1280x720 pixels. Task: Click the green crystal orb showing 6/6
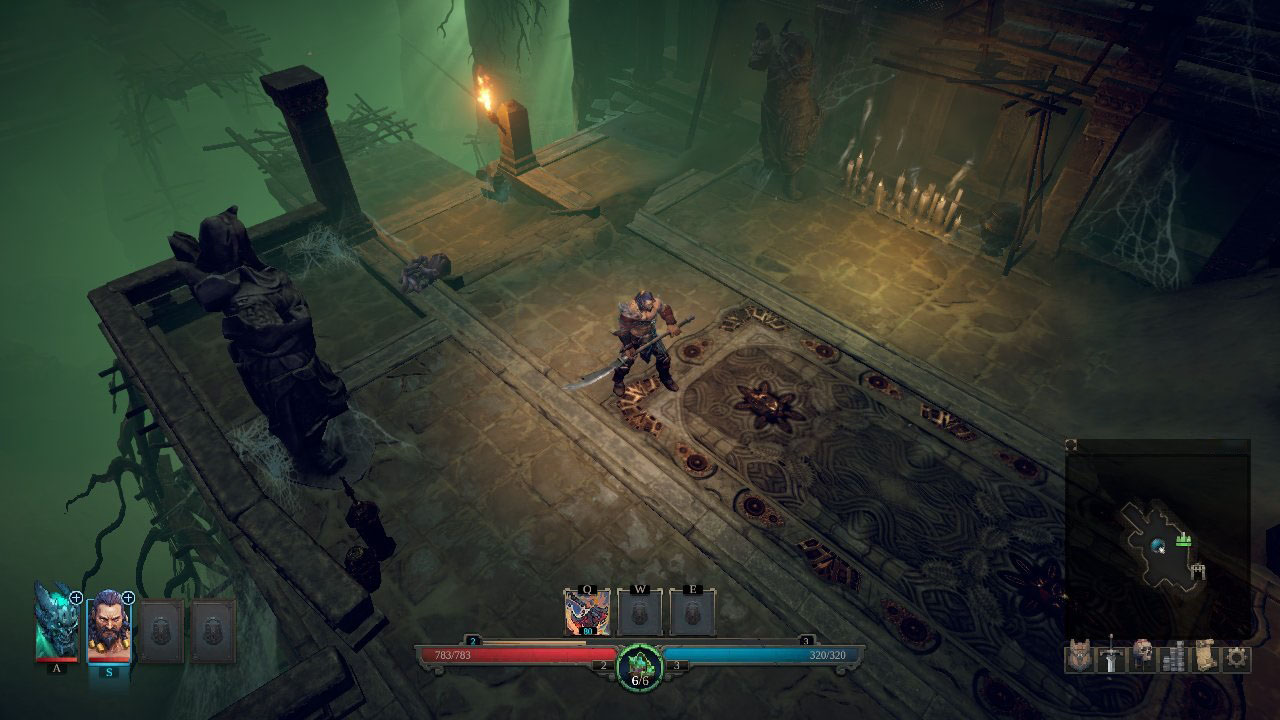point(640,665)
